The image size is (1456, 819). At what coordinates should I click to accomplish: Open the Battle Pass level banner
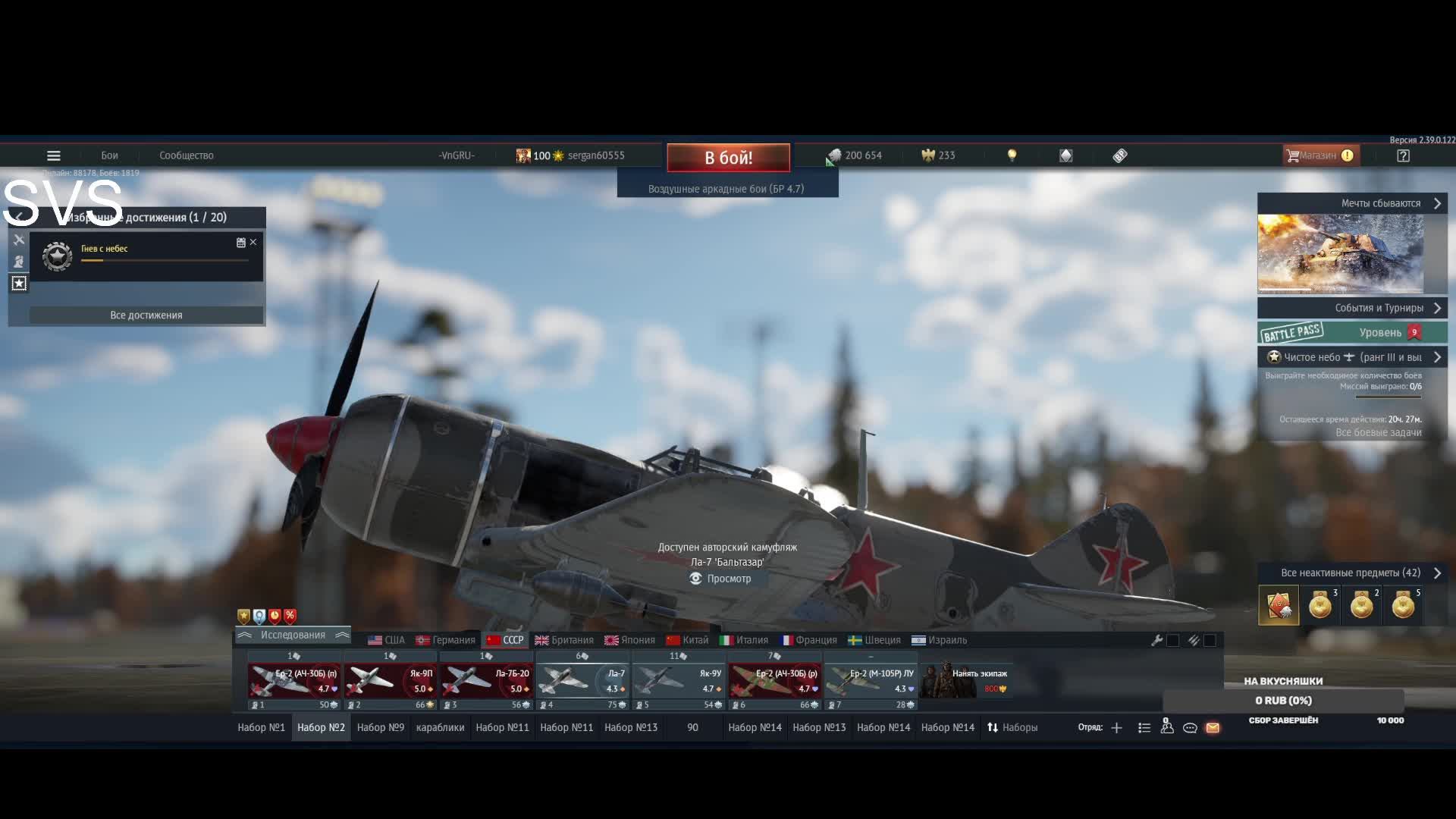[1352, 333]
